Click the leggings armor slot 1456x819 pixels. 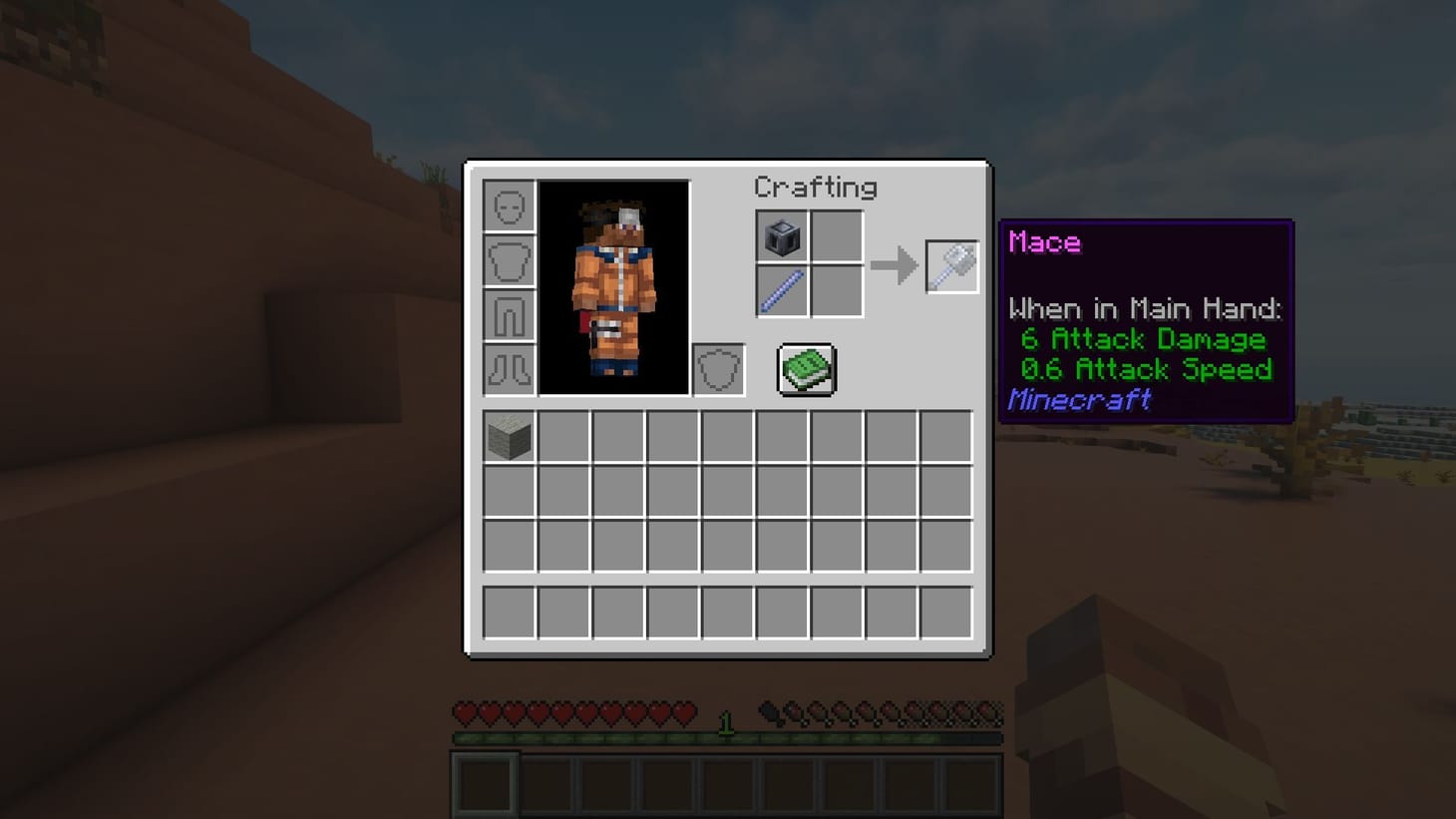pyautogui.click(x=509, y=312)
